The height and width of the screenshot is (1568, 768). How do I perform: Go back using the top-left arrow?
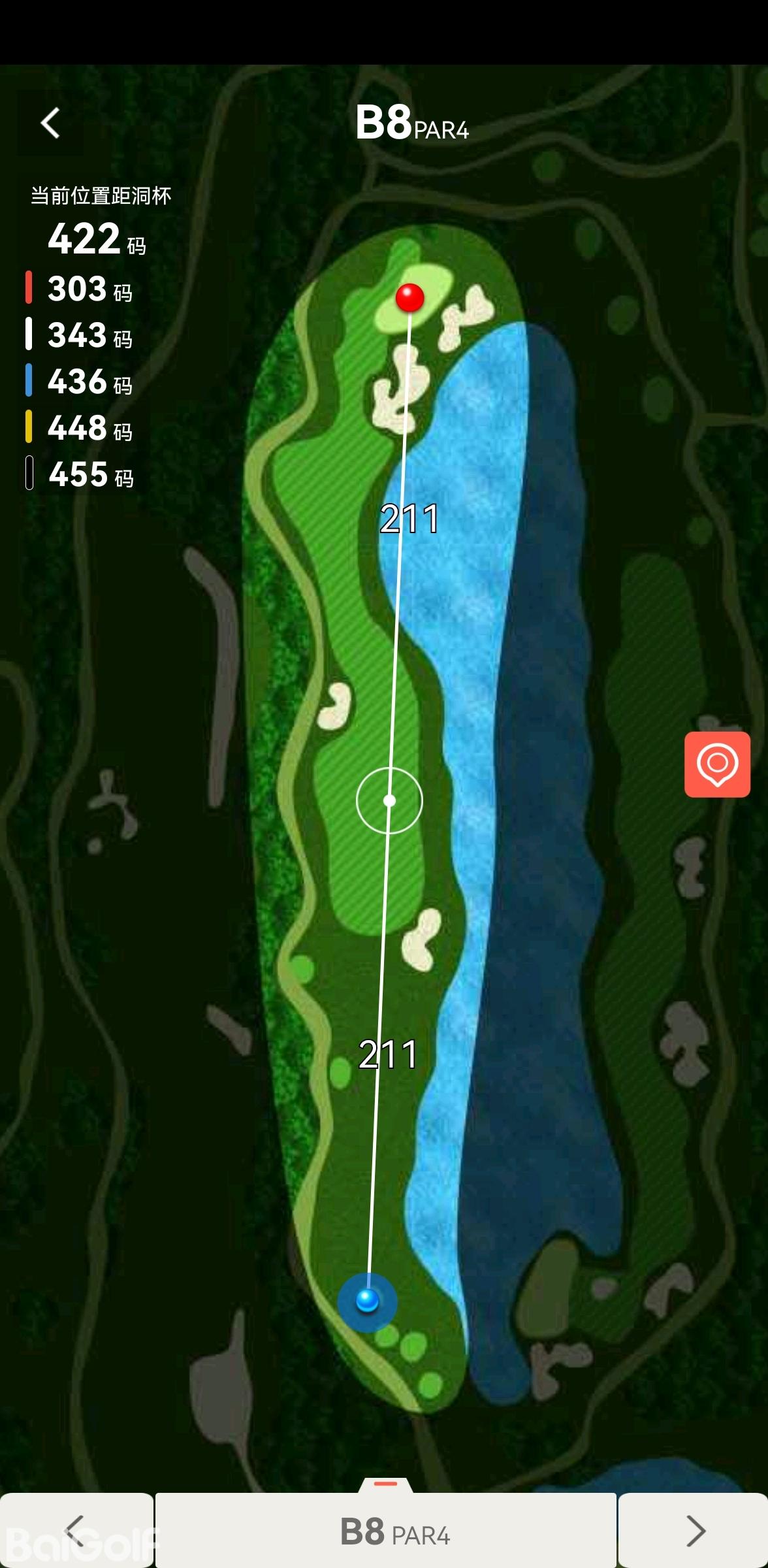50,123
